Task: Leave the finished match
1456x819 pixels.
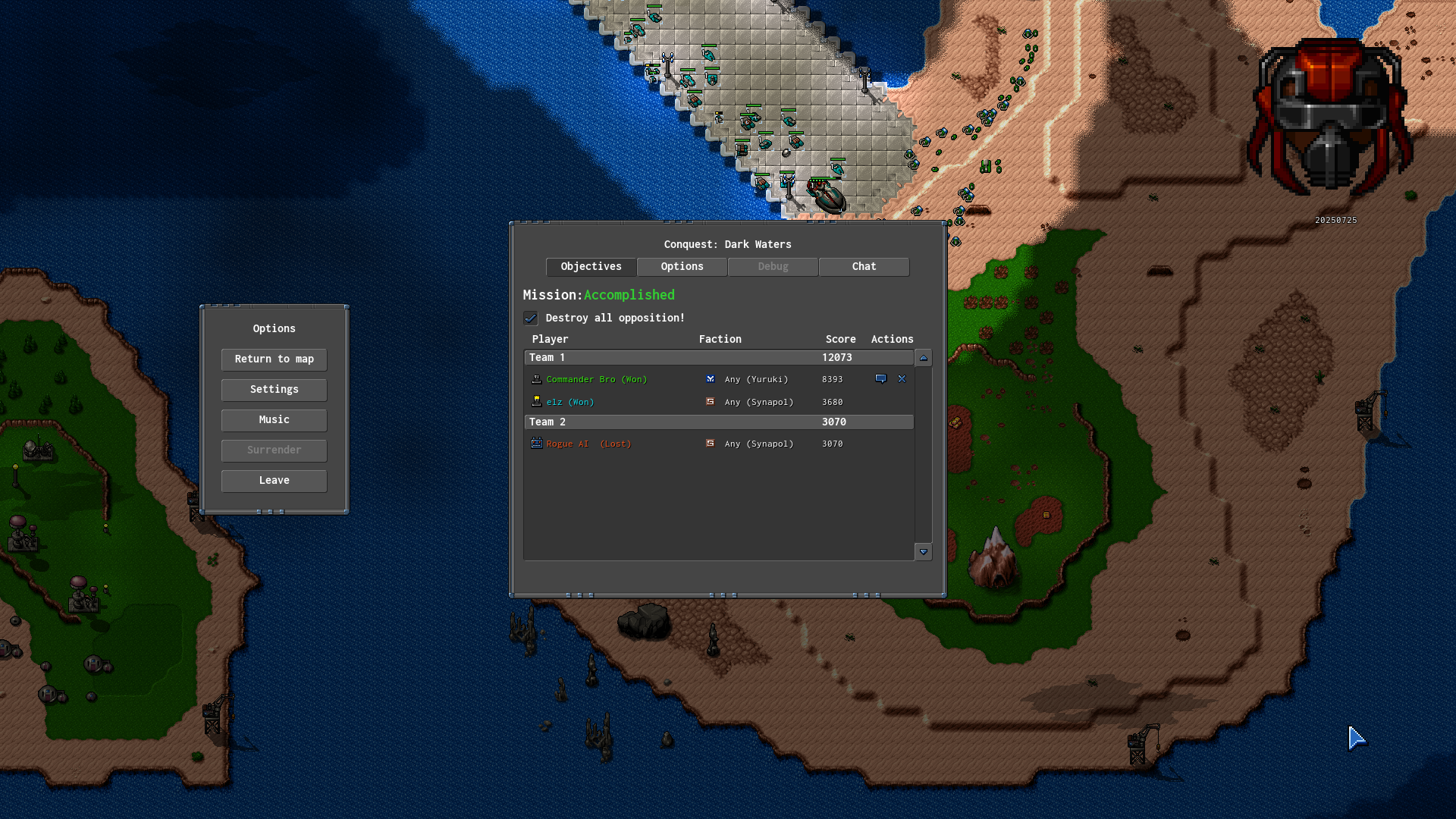Action: point(274,481)
